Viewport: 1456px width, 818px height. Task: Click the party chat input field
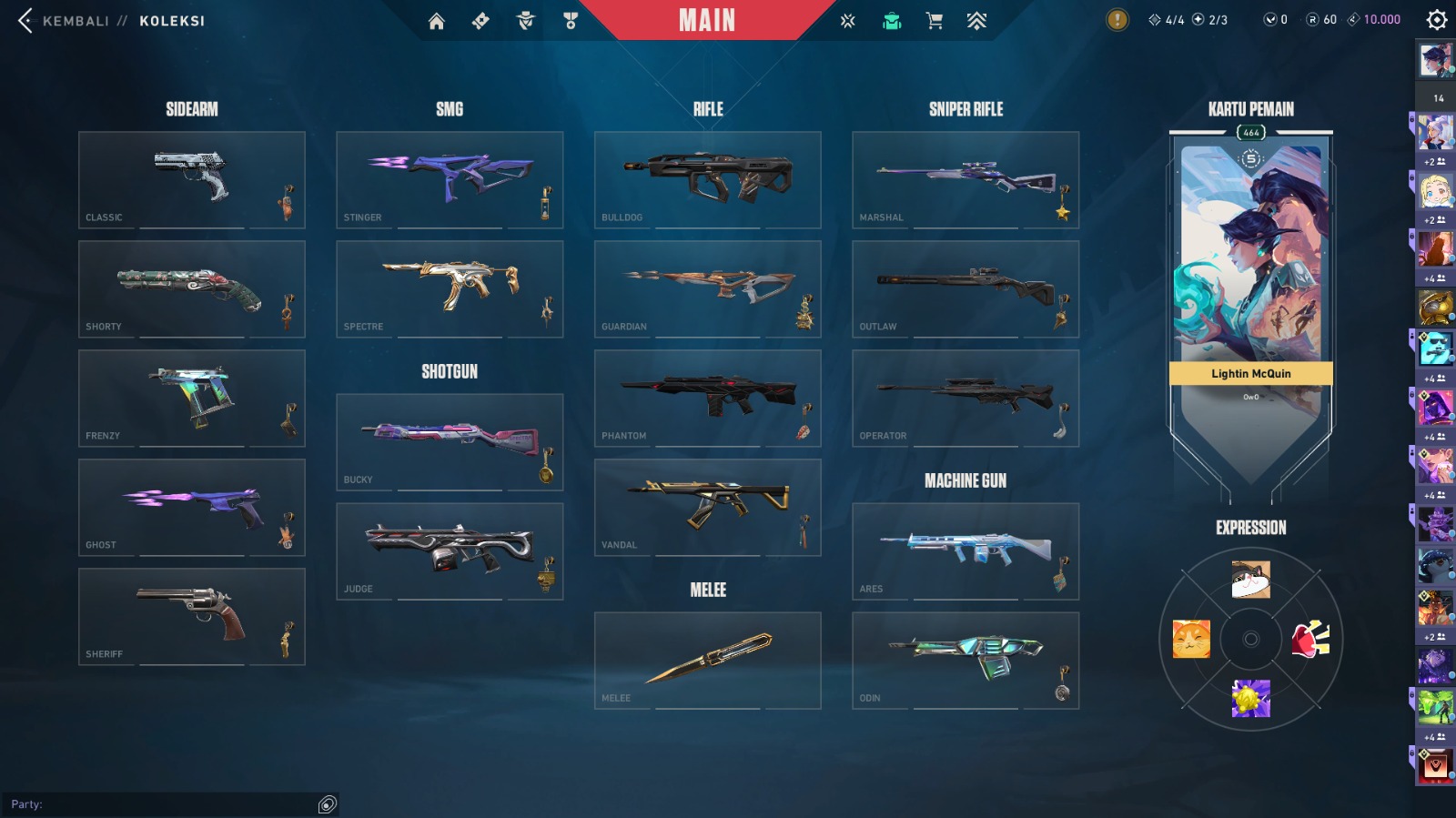click(x=162, y=804)
